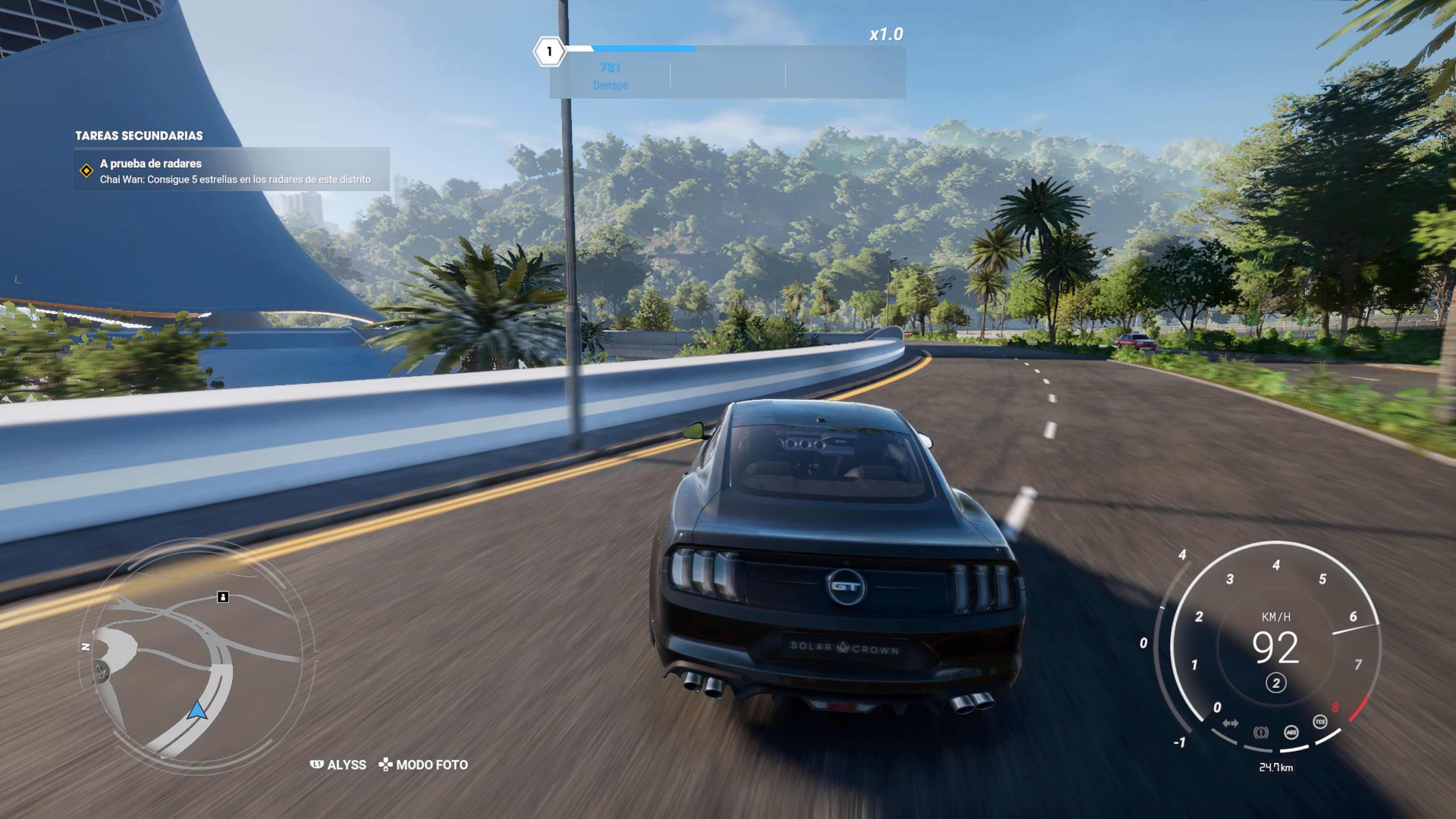Screen dimensions: 1456x819
Task: Select the photo POI icon on the minimap
Action: (223, 597)
